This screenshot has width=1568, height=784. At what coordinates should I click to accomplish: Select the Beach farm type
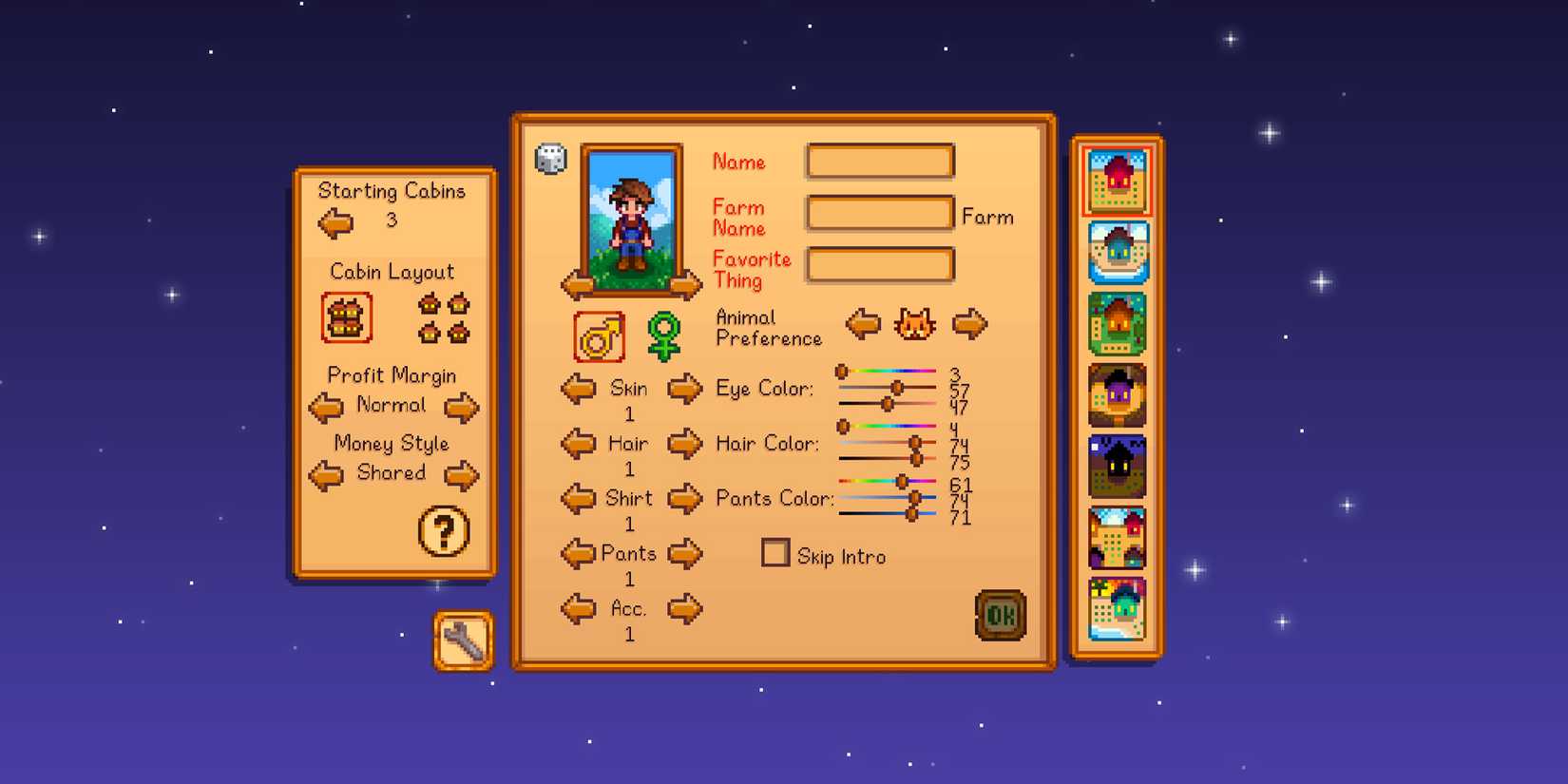coord(1117,608)
